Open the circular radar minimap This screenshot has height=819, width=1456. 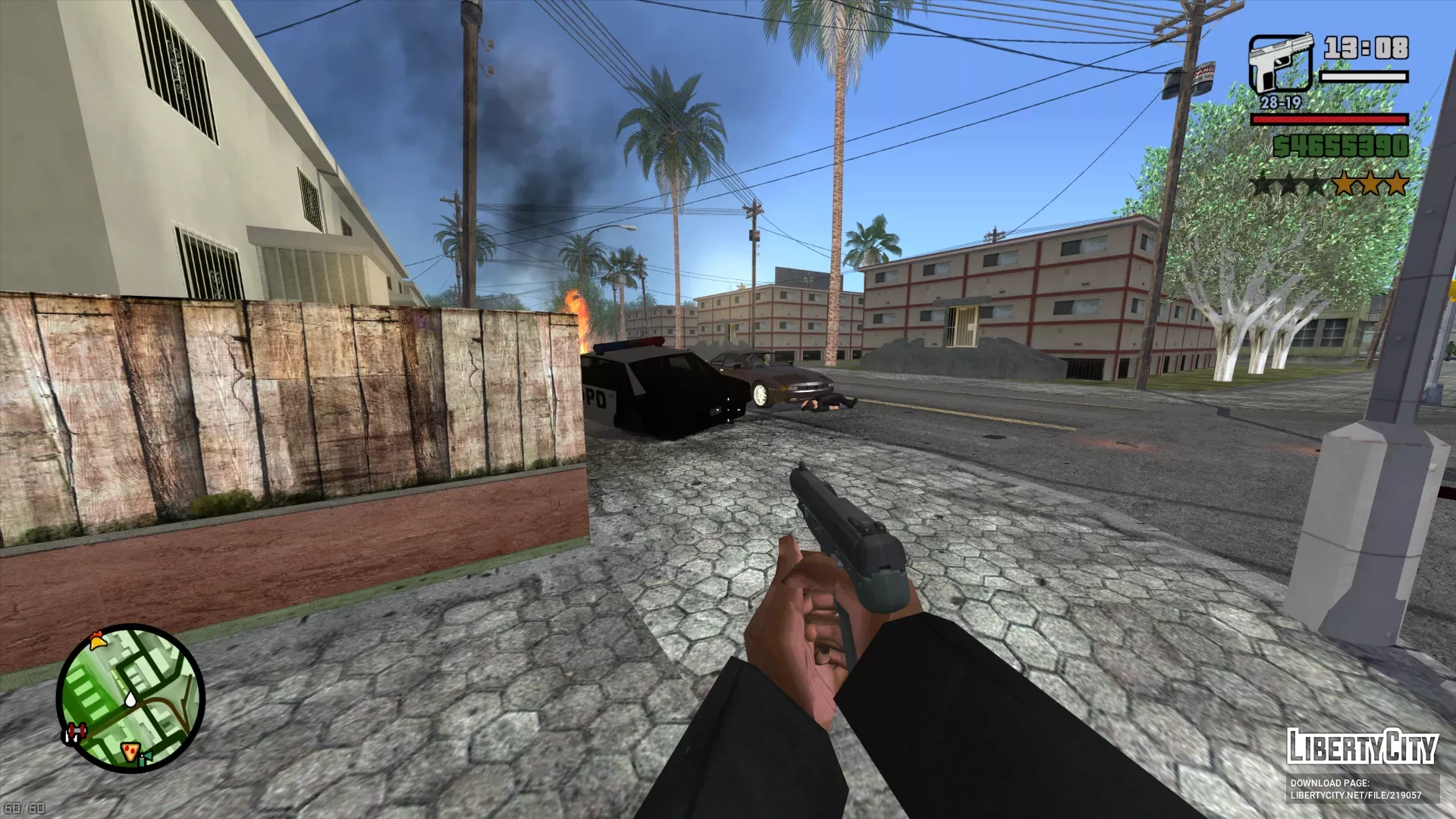[x=130, y=698]
